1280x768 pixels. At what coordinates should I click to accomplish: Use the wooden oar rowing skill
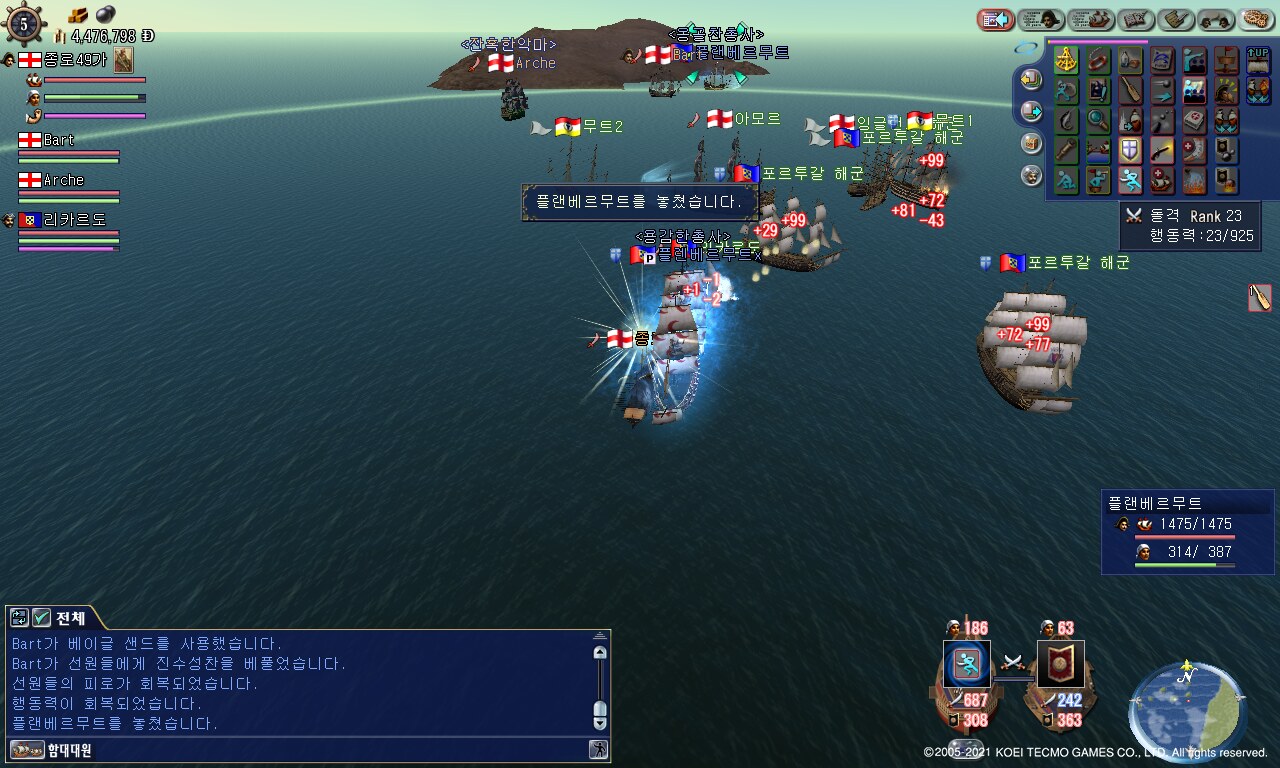coord(1130,90)
